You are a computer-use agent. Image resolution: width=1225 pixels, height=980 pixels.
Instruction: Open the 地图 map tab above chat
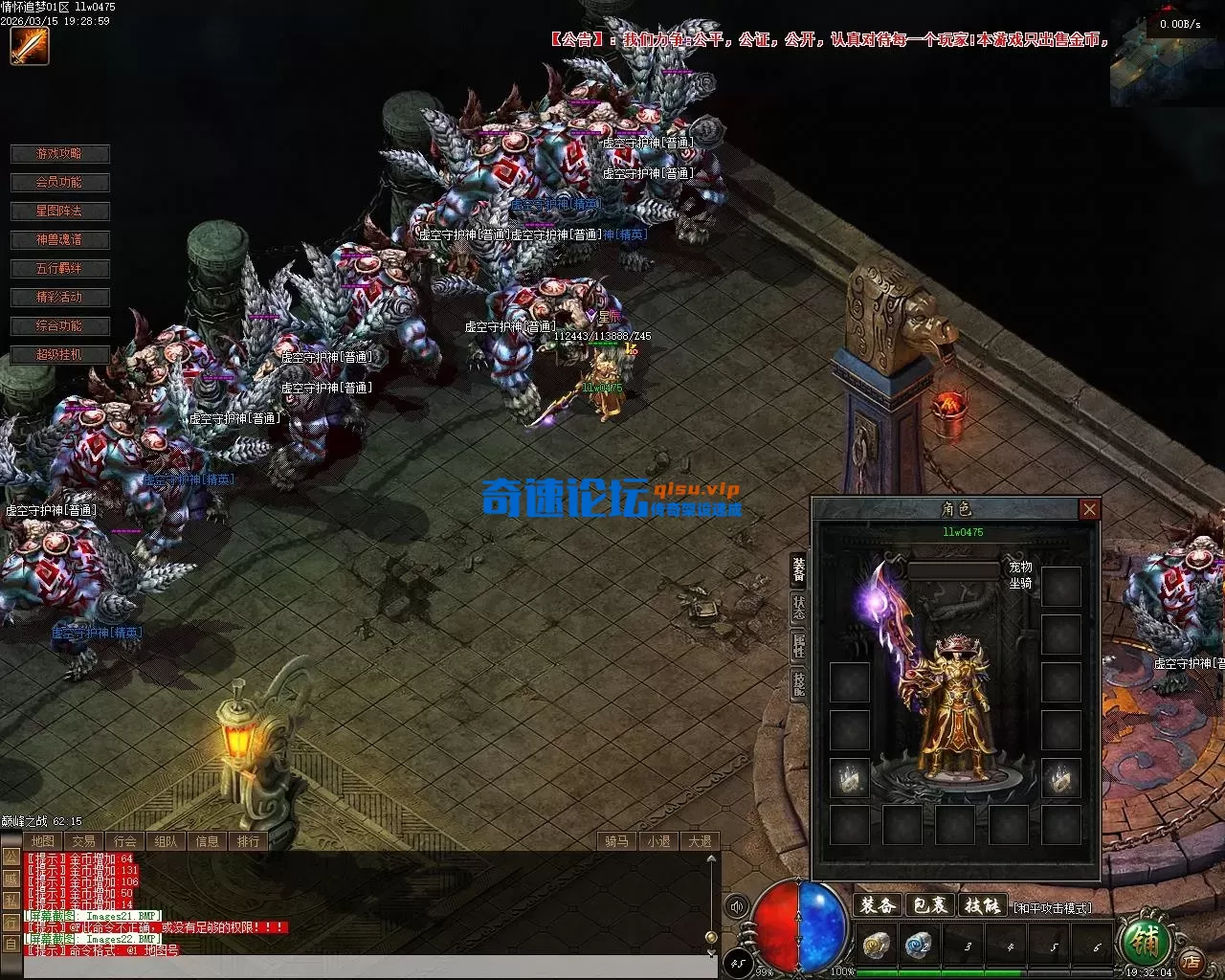pos(42,841)
